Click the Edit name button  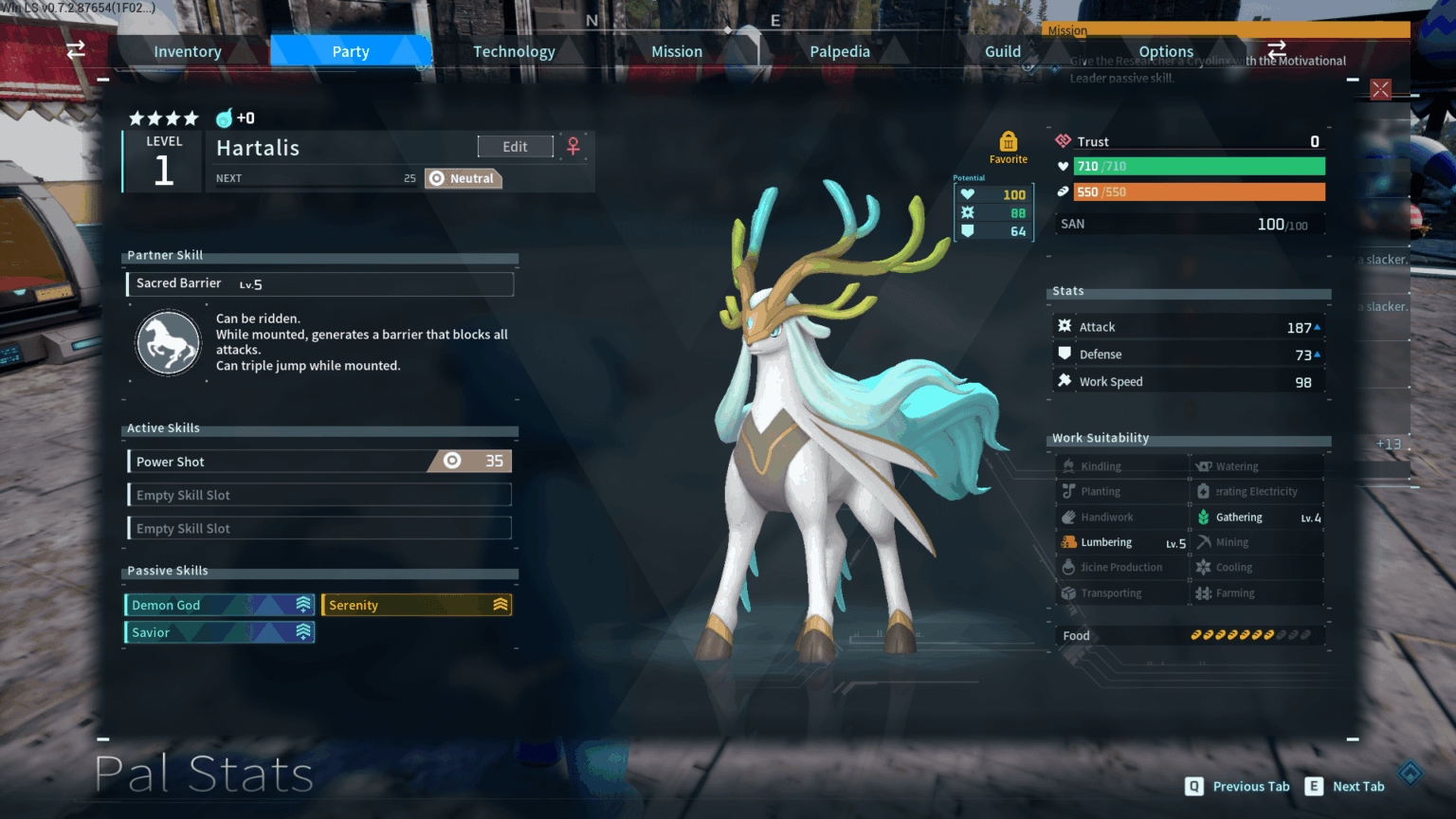(515, 147)
